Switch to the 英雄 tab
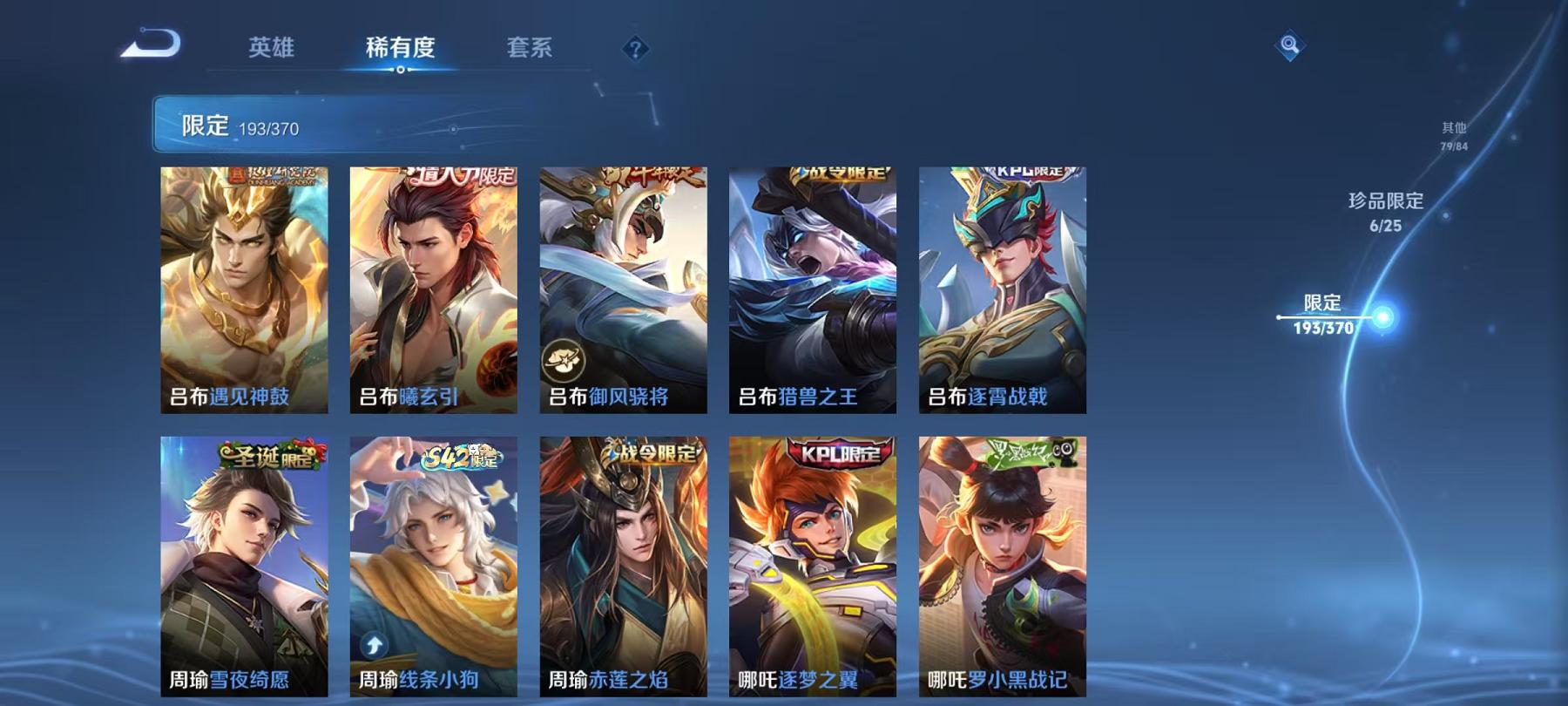The height and width of the screenshot is (706, 1568). coord(270,50)
